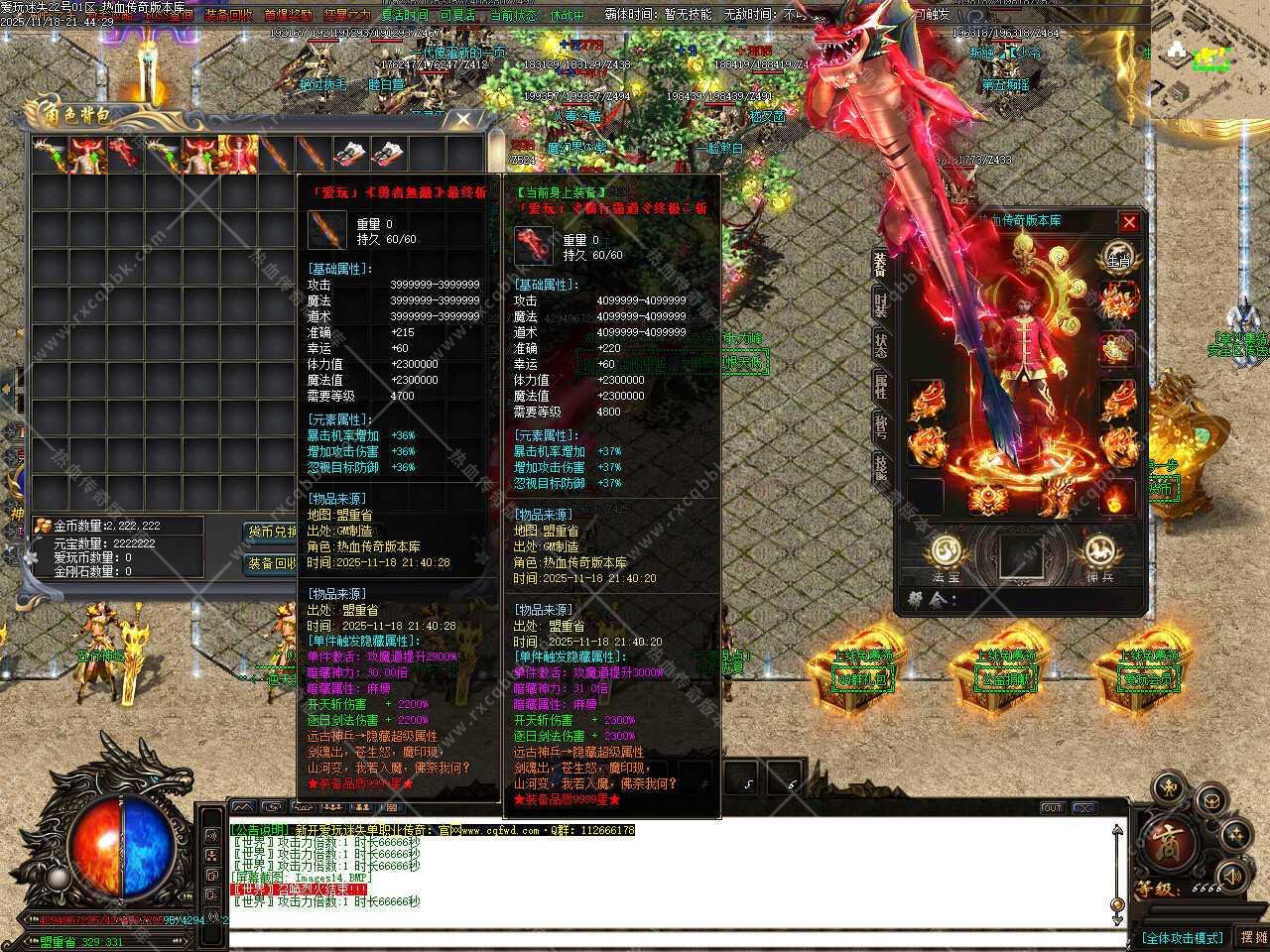This screenshot has height=952, width=1270.
Task: Click the 装备回收 button in the bag
Action: (x=272, y=563)
